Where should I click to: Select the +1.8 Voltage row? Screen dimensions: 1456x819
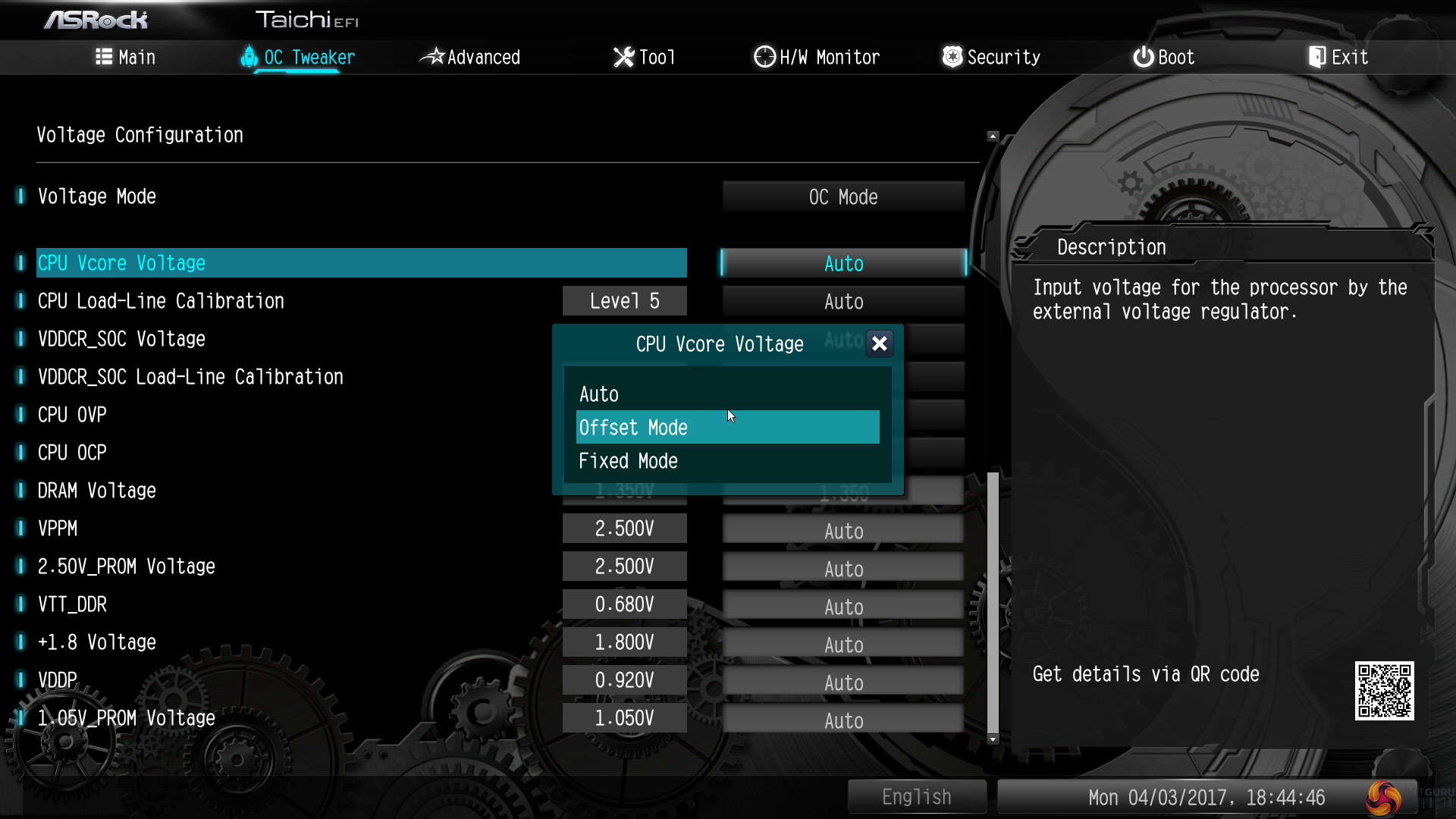97,642
